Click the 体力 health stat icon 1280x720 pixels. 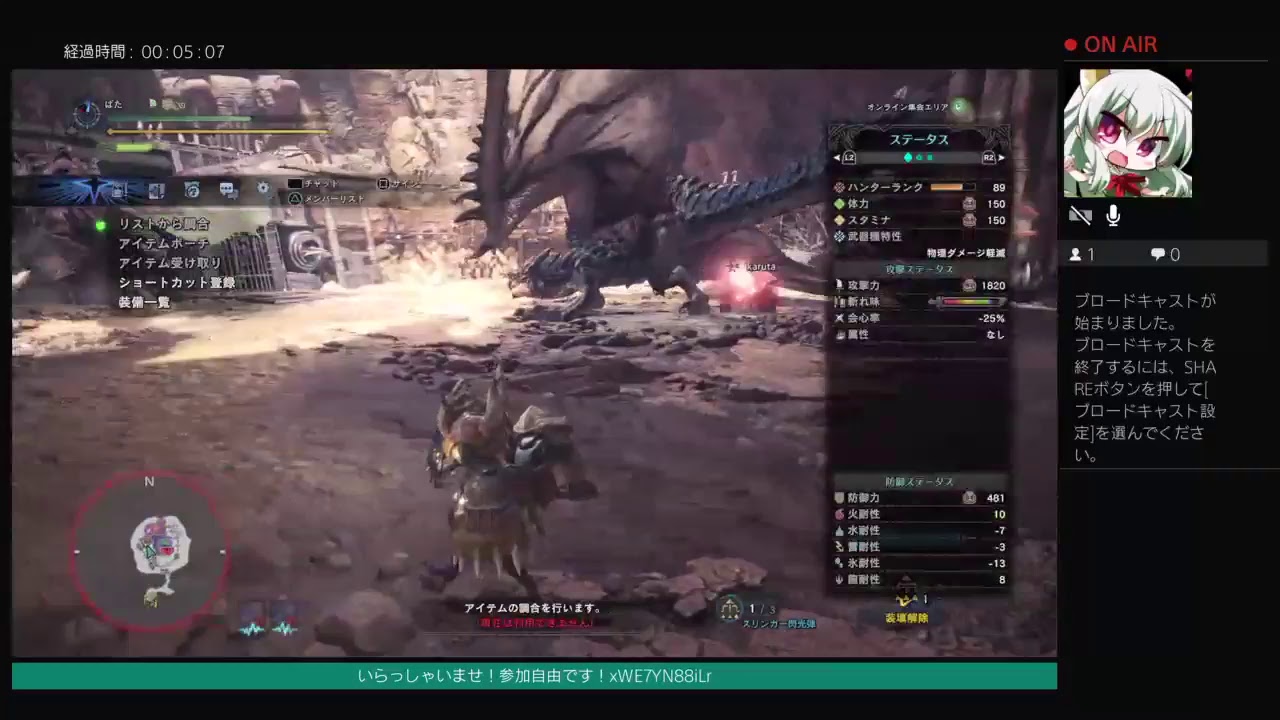coord(839,203)
